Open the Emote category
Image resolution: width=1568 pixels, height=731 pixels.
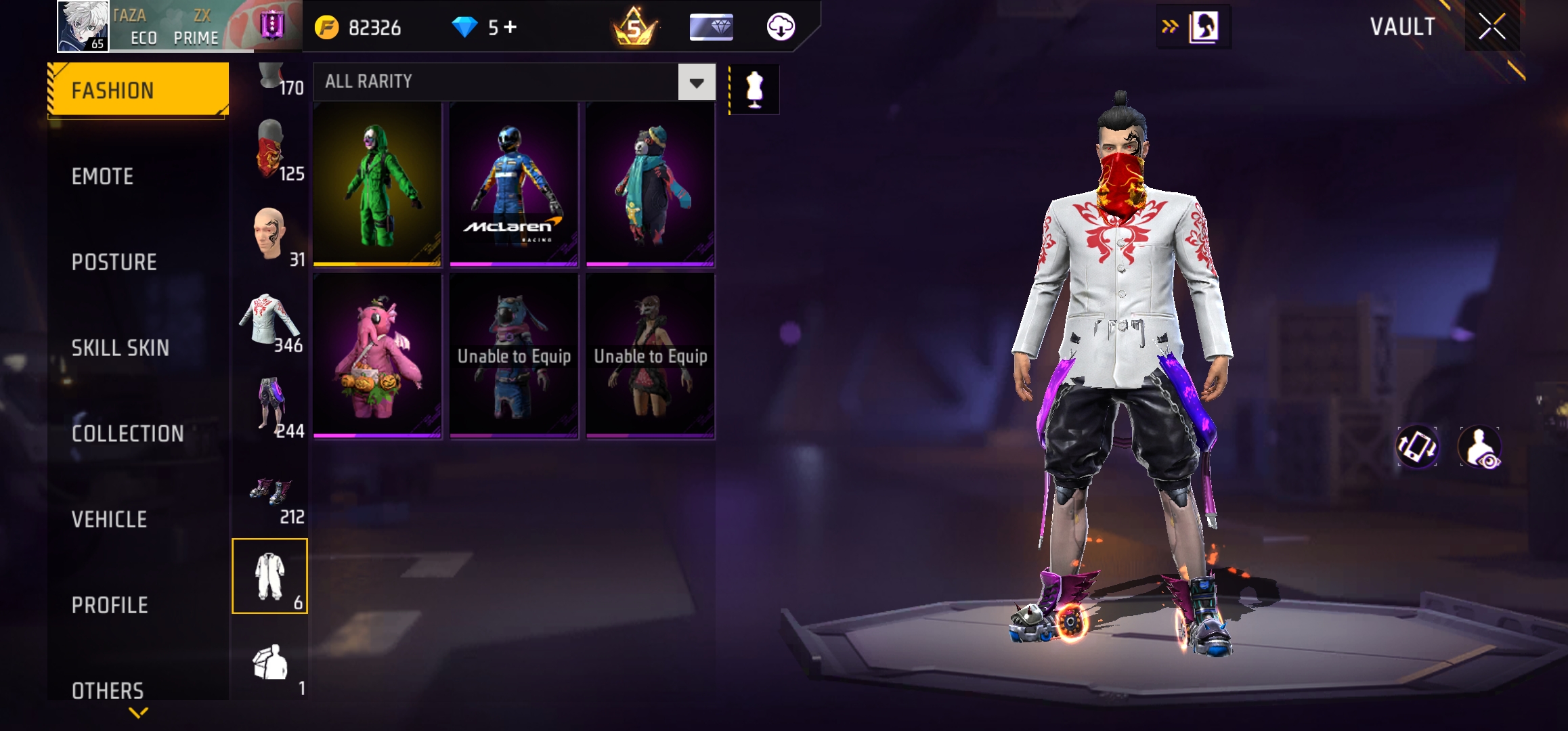tap(102, 177)
